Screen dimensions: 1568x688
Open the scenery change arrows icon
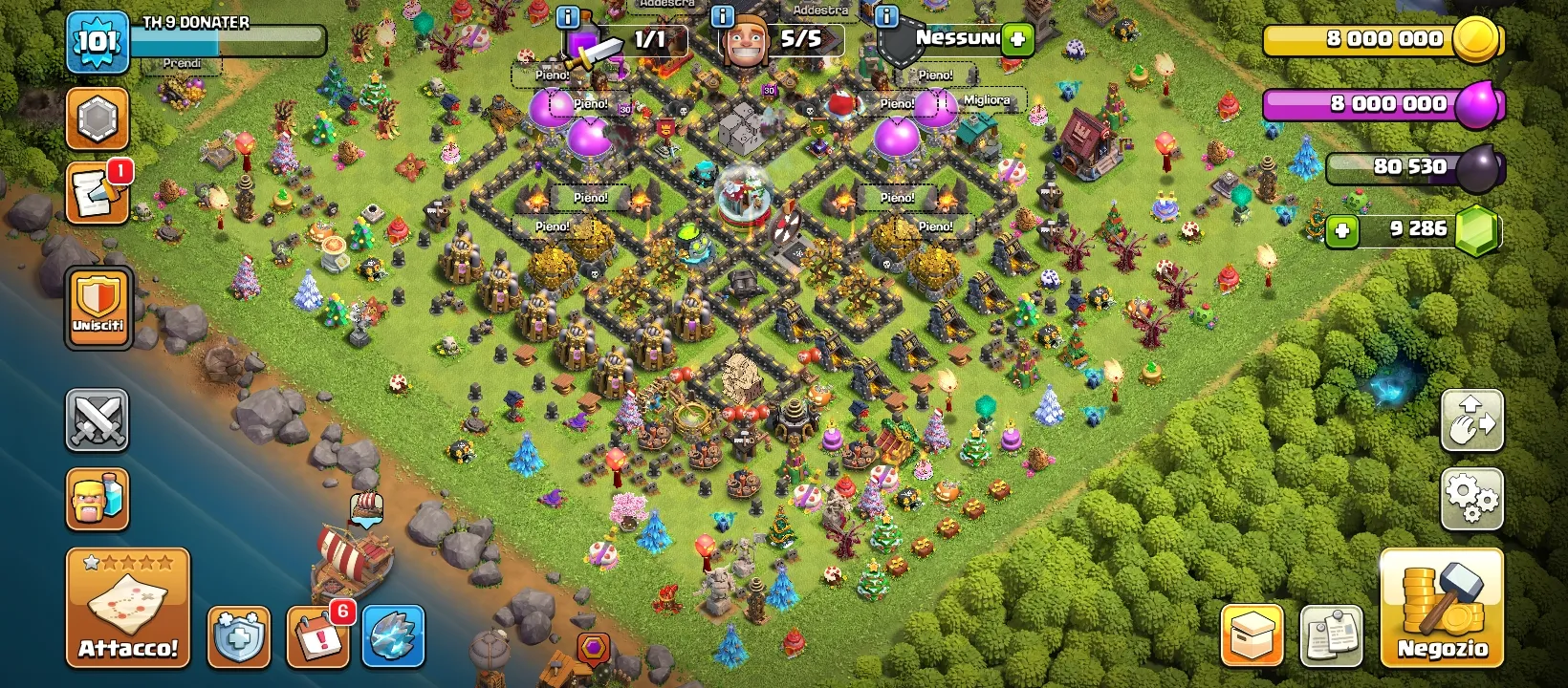click(1472, 420)
